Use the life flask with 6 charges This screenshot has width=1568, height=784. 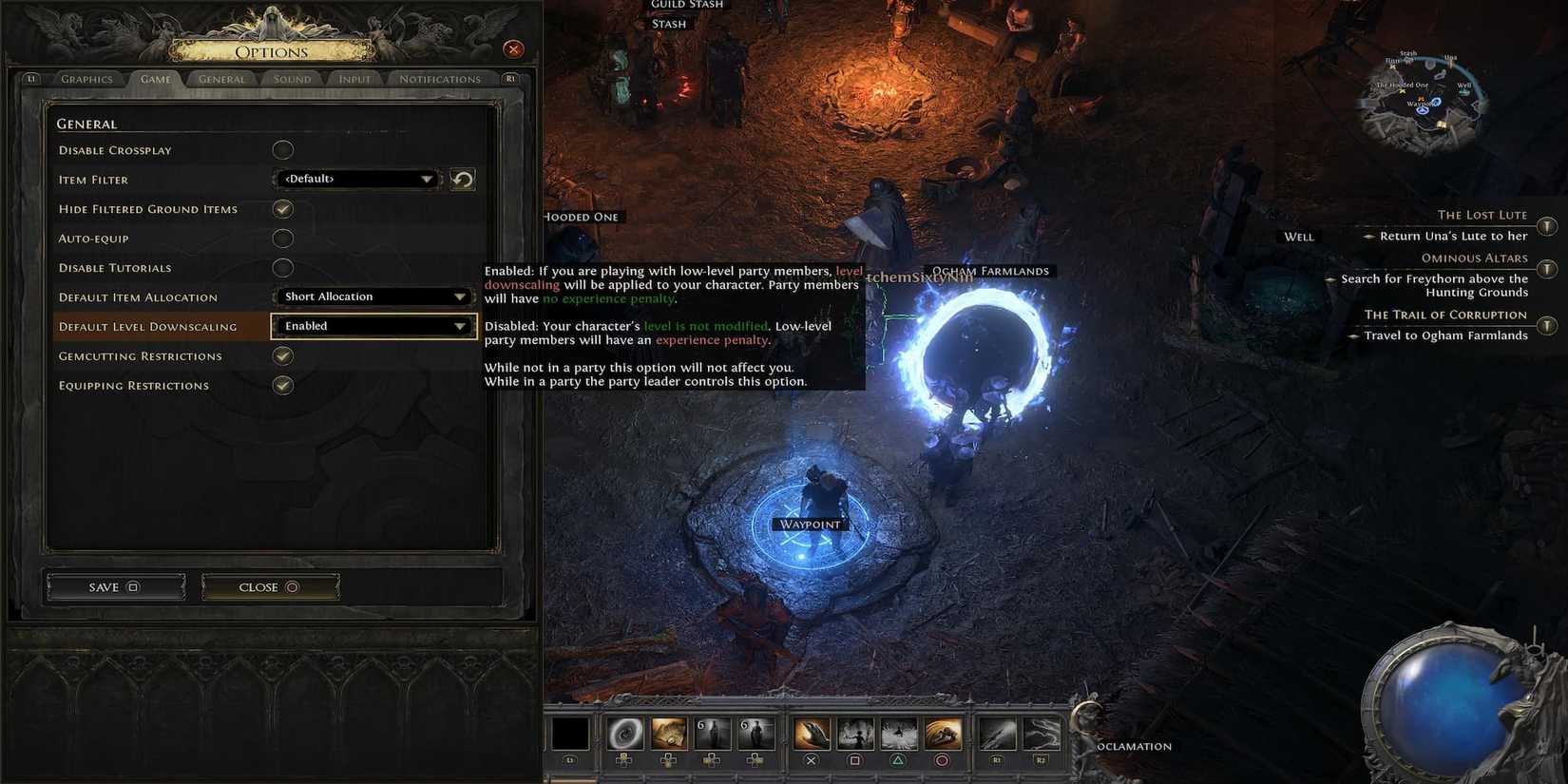click(x=714, y=732)
